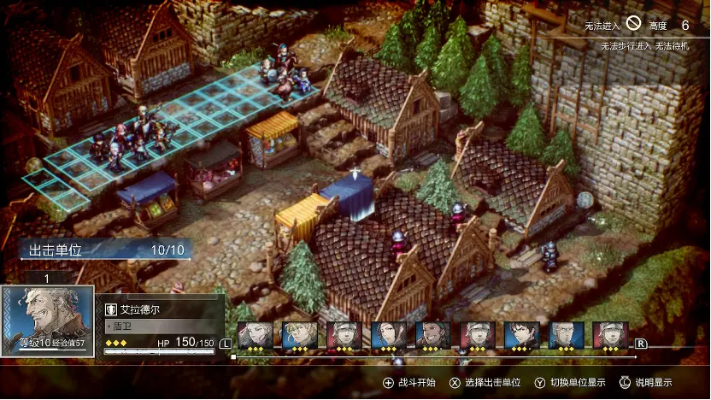Pick the dark-skinned unit portrait in roster
Viewport: 711px width, 400px height.
(432, 334)
